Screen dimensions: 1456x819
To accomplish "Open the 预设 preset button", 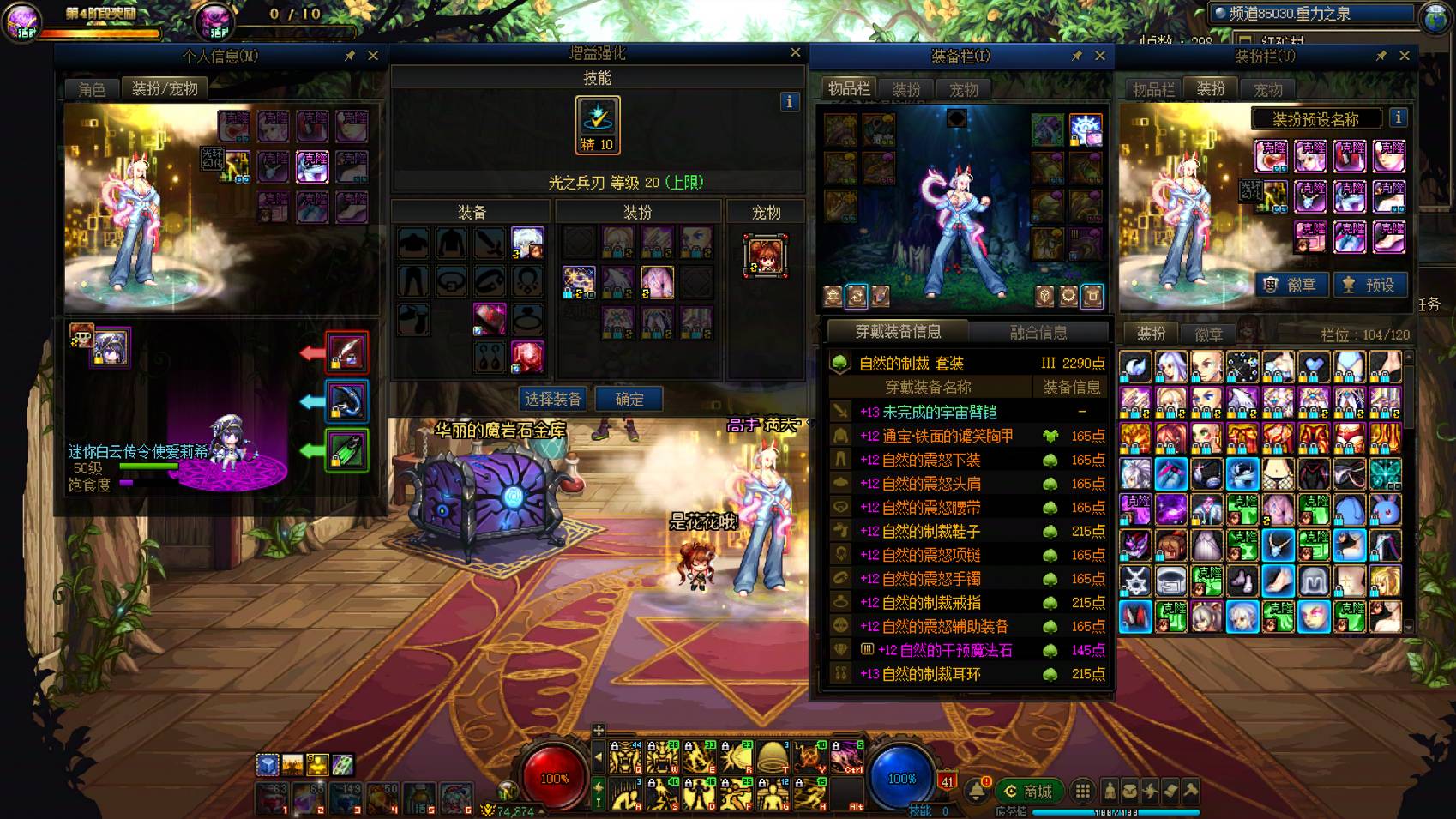I will [x=1370, y=285].
